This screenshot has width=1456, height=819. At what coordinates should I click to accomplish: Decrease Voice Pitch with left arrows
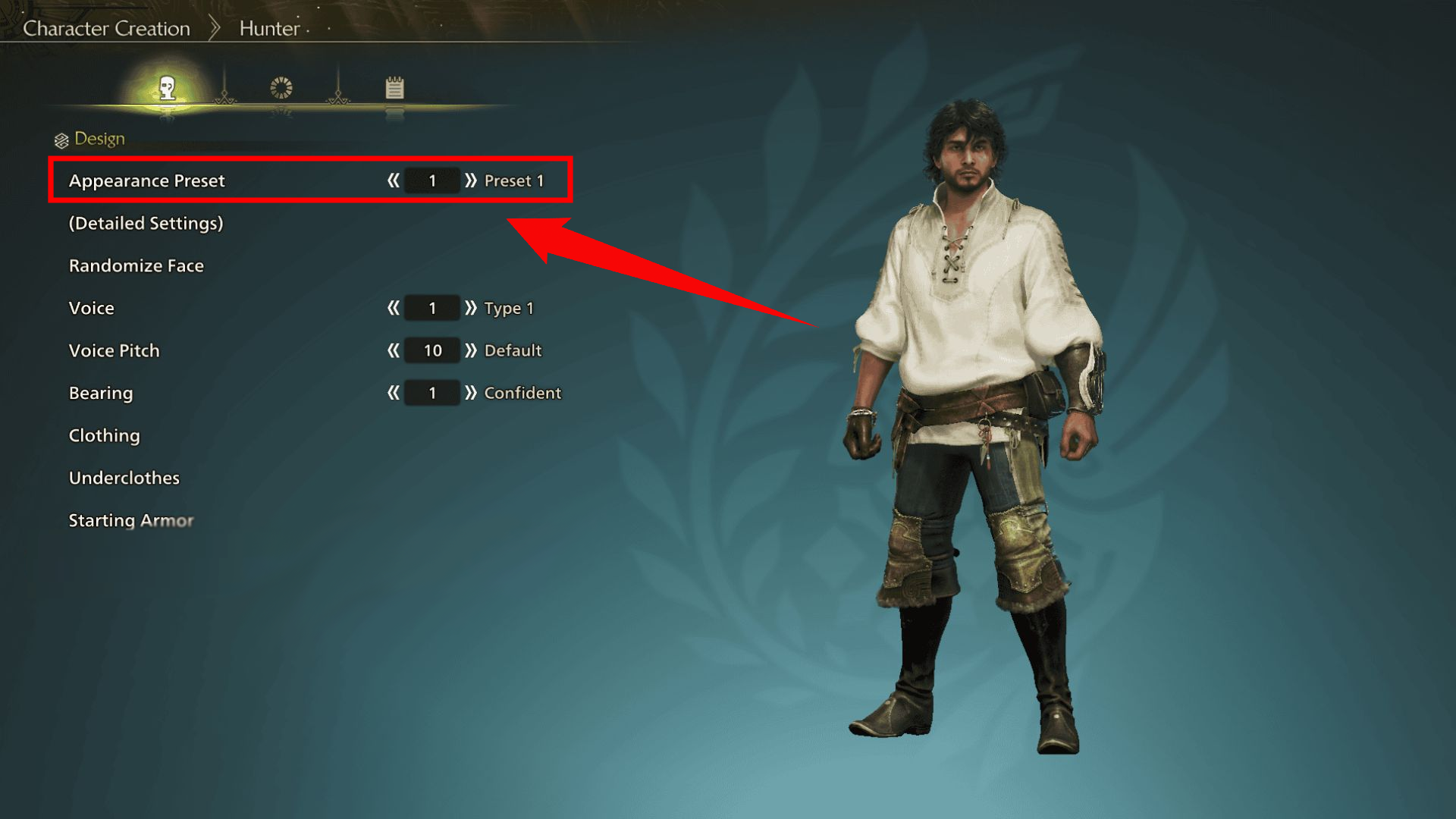tap(394, 350)
